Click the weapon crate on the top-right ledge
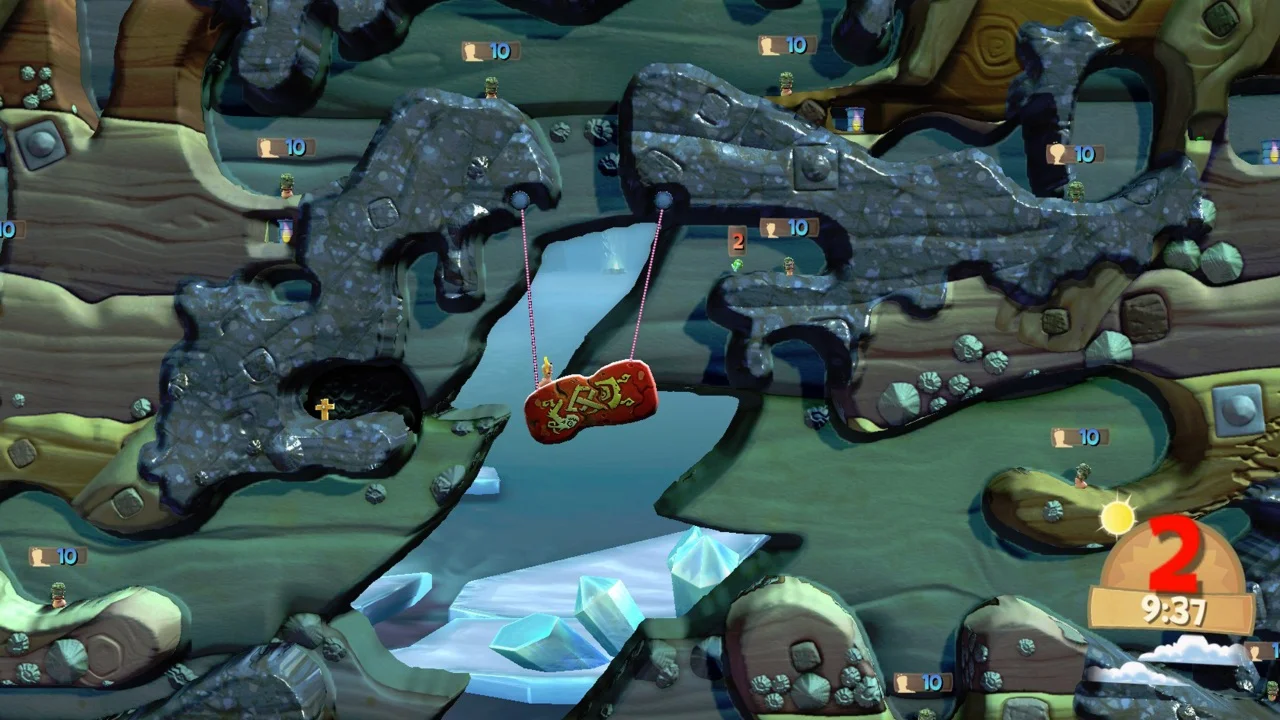1280x720 pixels. (x=851, y=120)
